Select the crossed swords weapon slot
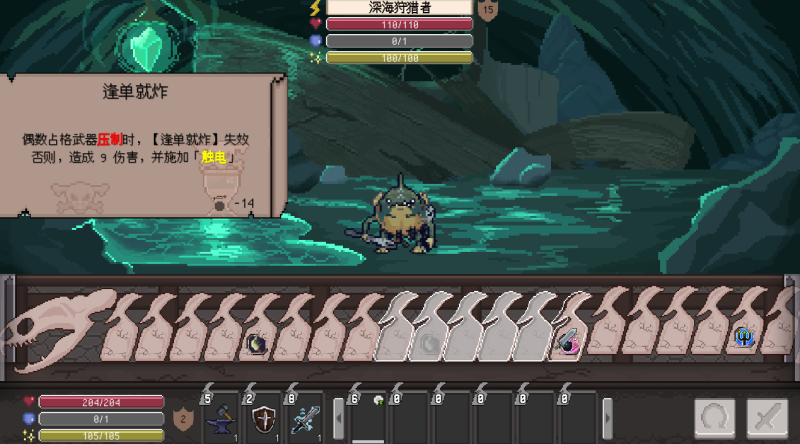The height and width of the screenshot is (444, 800). coord(306,416)
